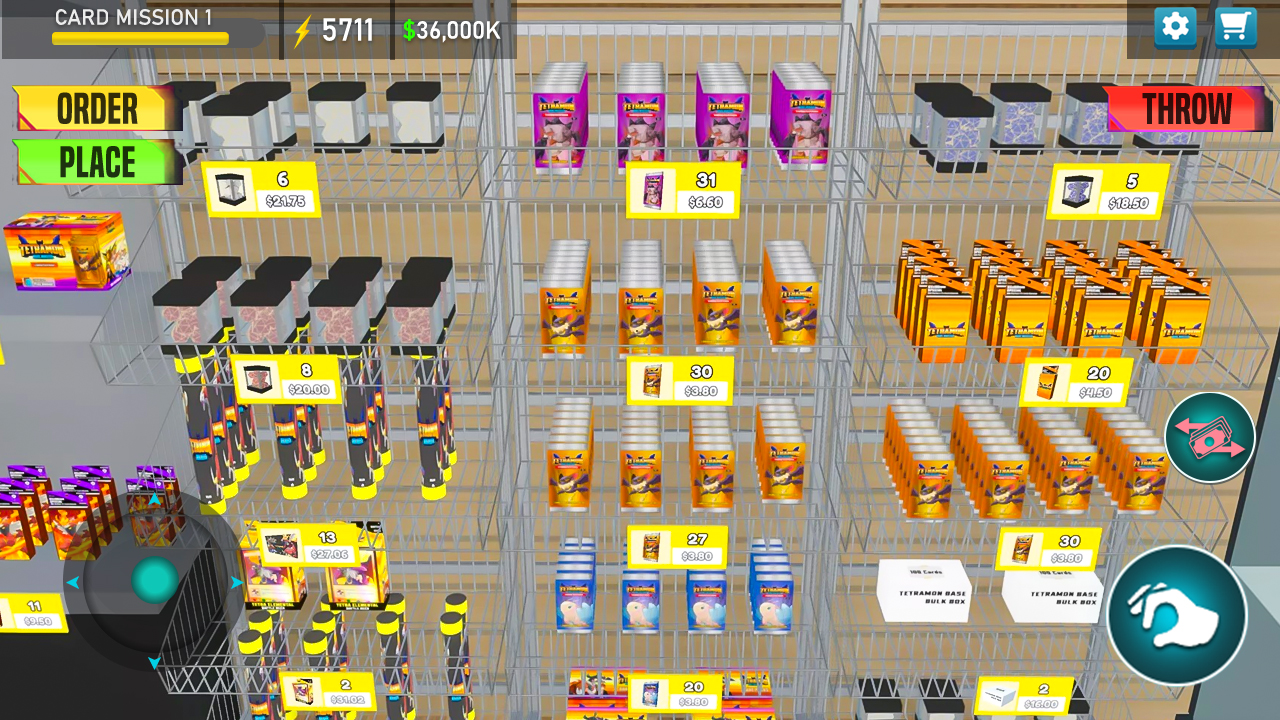Select the Tetramon Base Bulk Box
The width and height of the screenshot is (1280, 720).
tap(925, 590)
